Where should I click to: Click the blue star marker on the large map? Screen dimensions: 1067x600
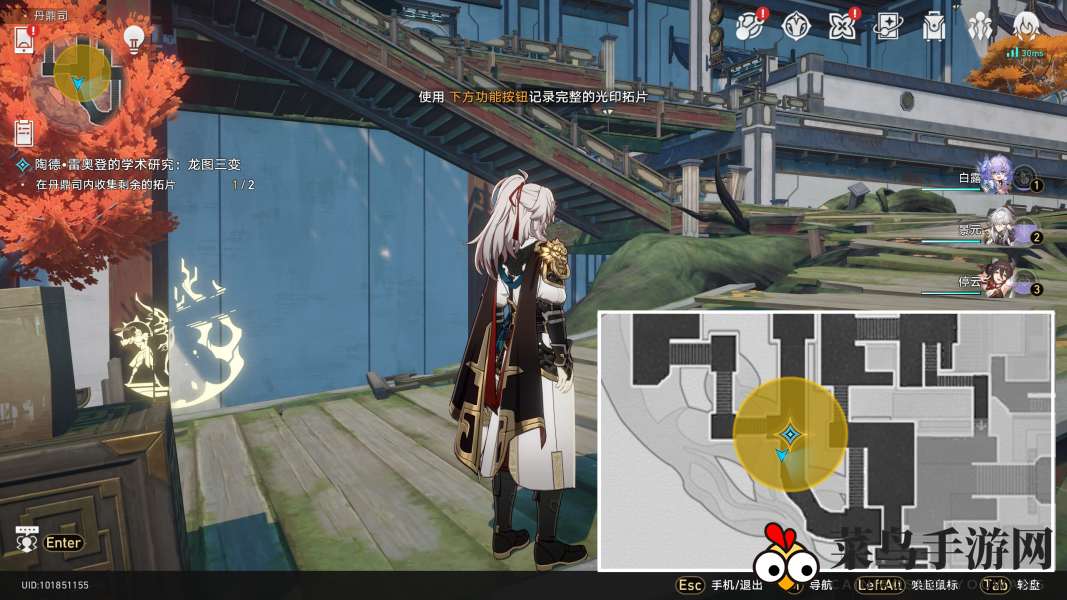(790, 434)
